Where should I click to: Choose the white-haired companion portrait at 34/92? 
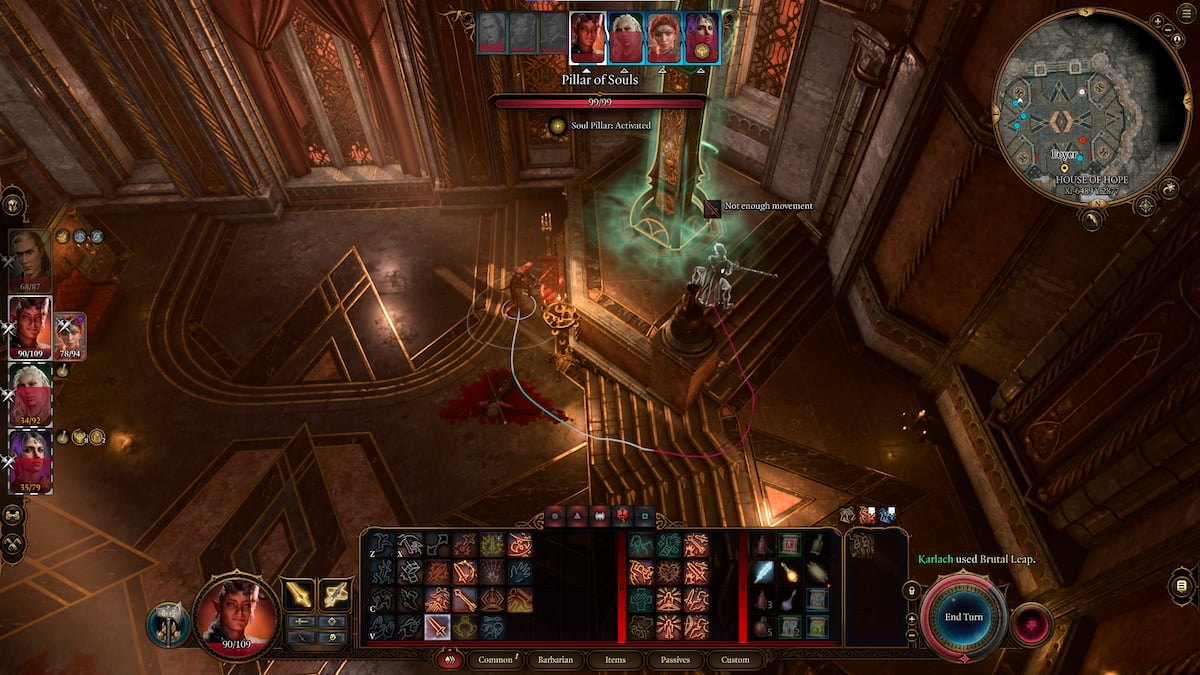point(30,392)
